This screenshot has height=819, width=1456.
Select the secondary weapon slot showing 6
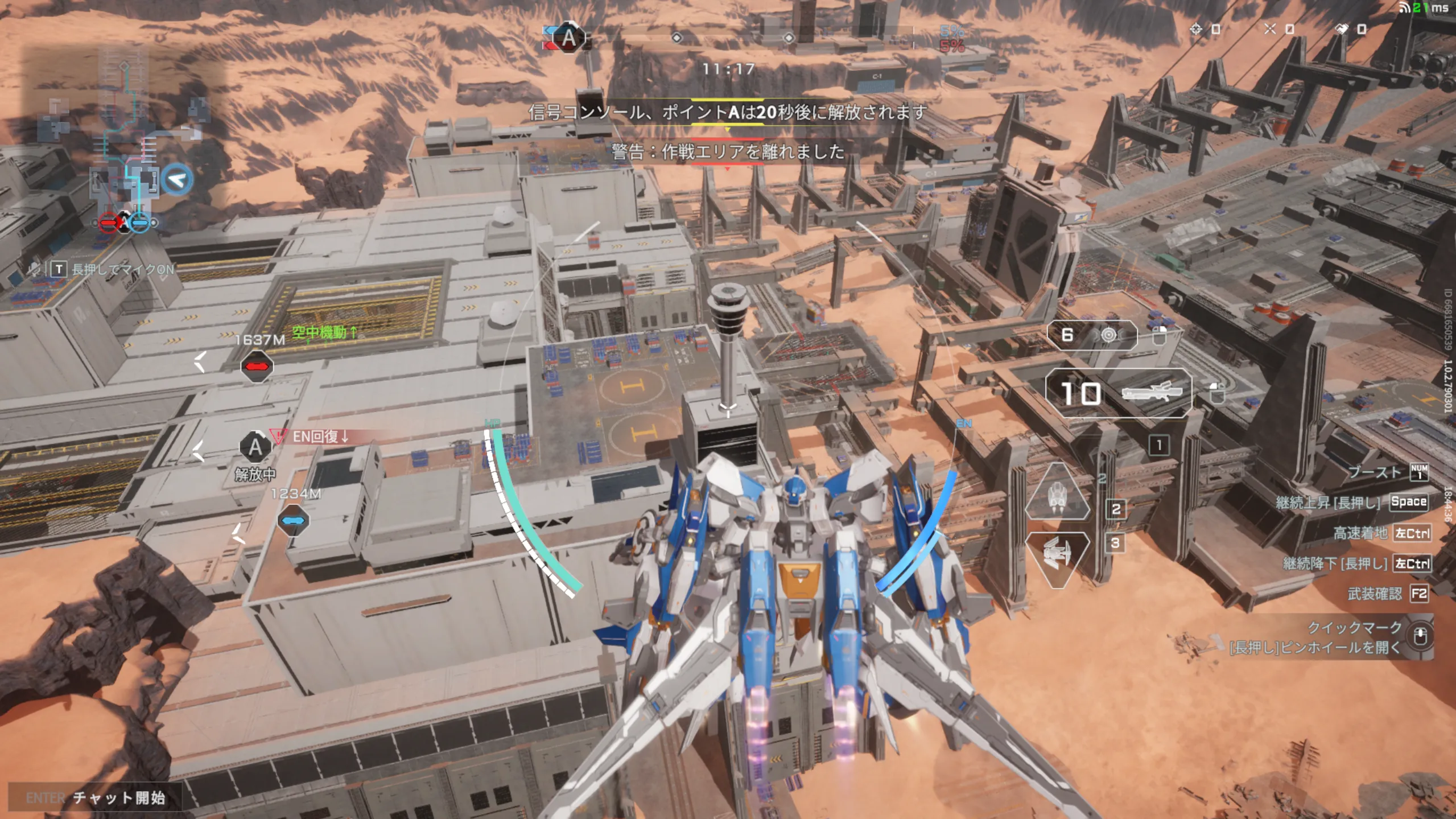1091,335
